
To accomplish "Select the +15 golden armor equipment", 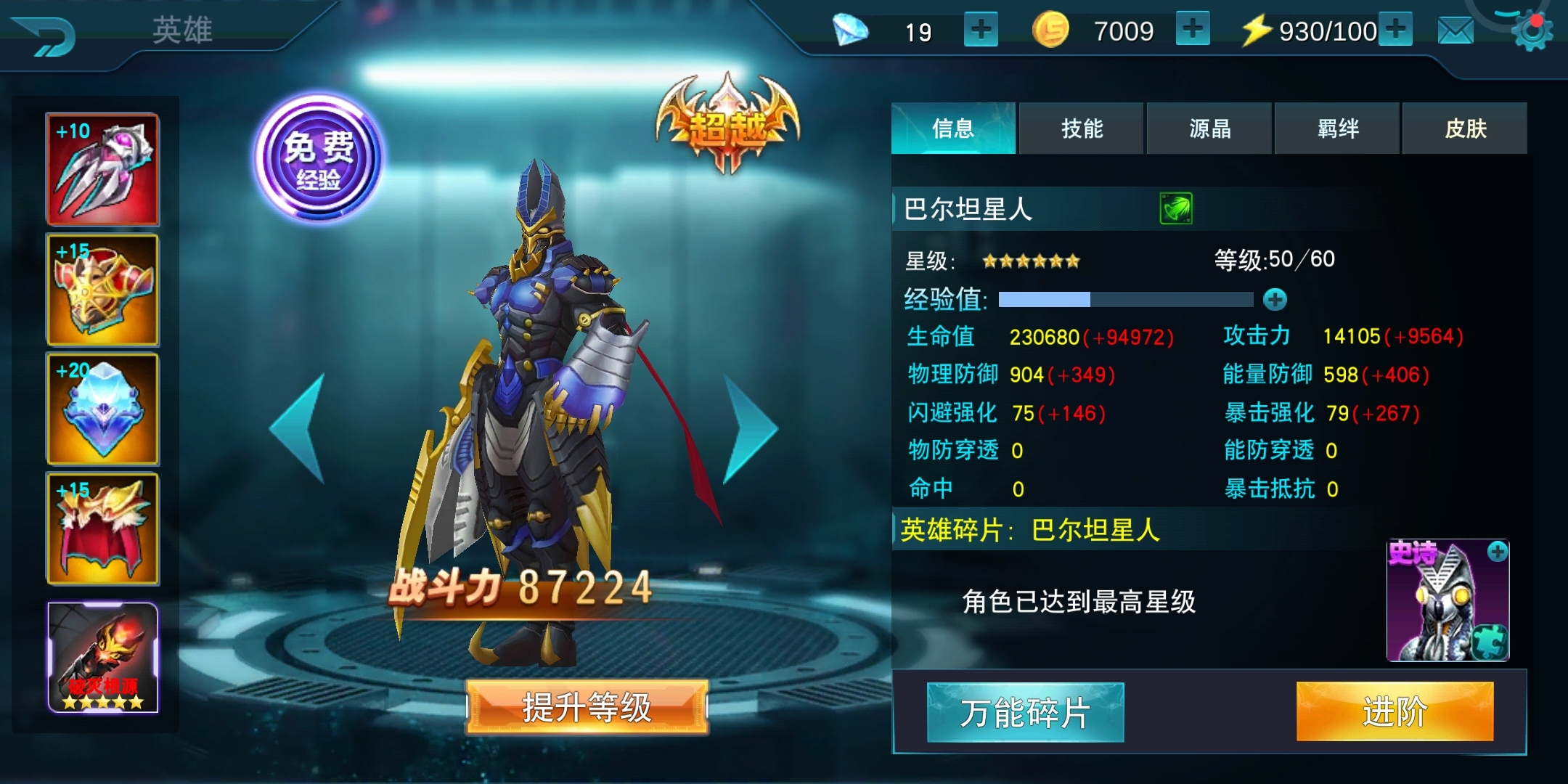I will pyautogui.click(x=104, y=289).
